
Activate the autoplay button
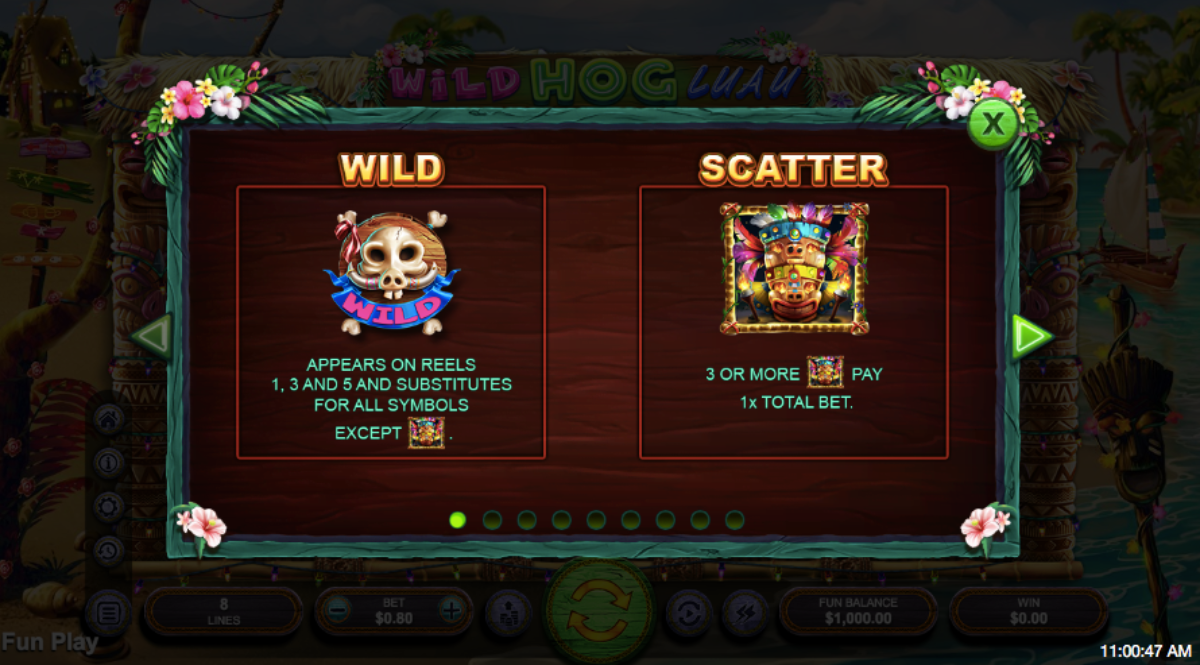coord(688,612)
